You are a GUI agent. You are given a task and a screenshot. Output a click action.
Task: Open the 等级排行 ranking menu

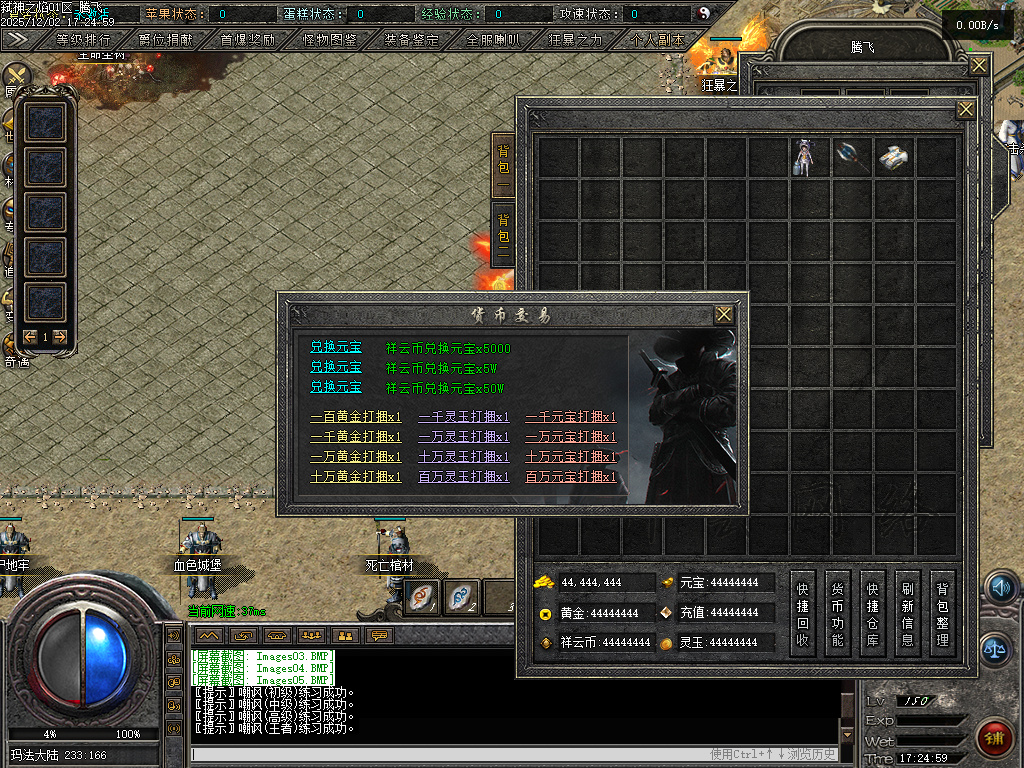click(x=83, y=41)
